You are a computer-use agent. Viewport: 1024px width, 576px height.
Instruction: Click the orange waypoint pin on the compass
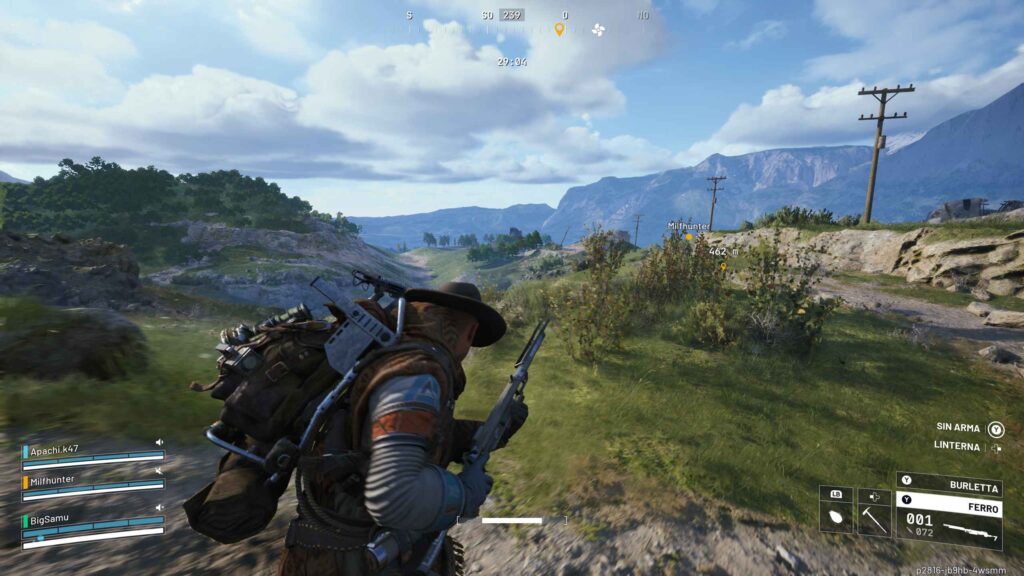[559, 29]
